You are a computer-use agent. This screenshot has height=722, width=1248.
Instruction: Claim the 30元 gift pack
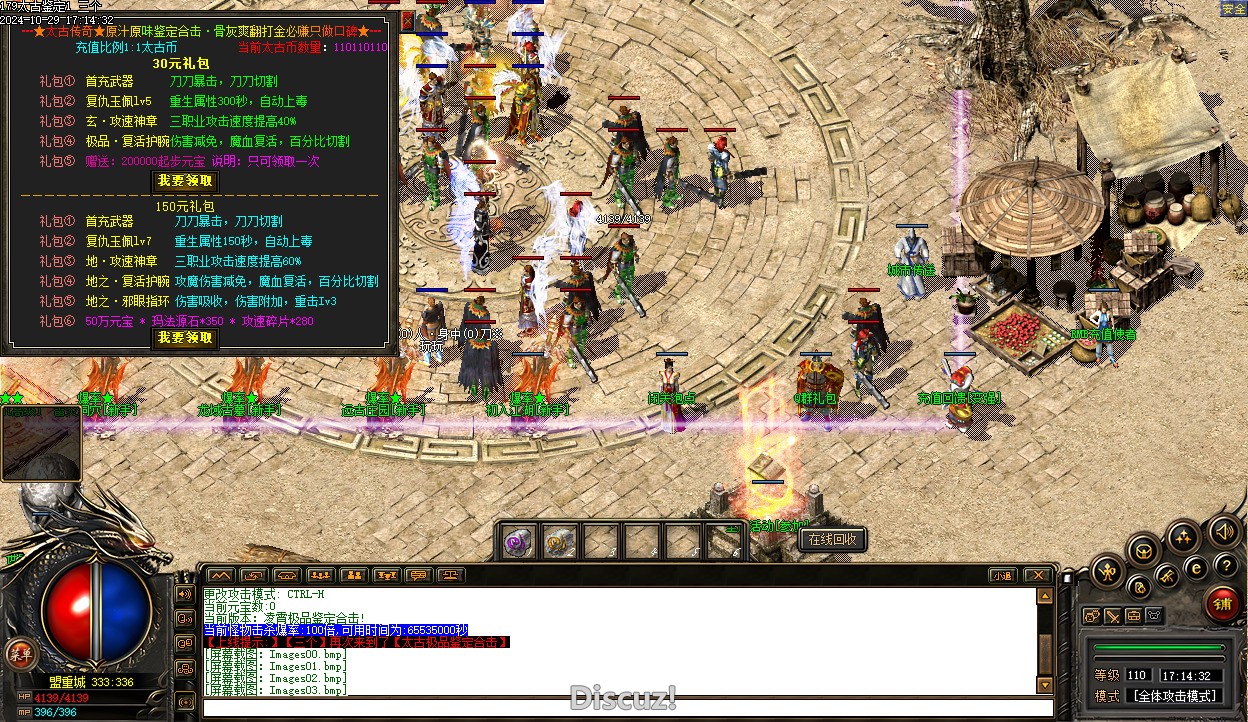click(x=185, y=181)
